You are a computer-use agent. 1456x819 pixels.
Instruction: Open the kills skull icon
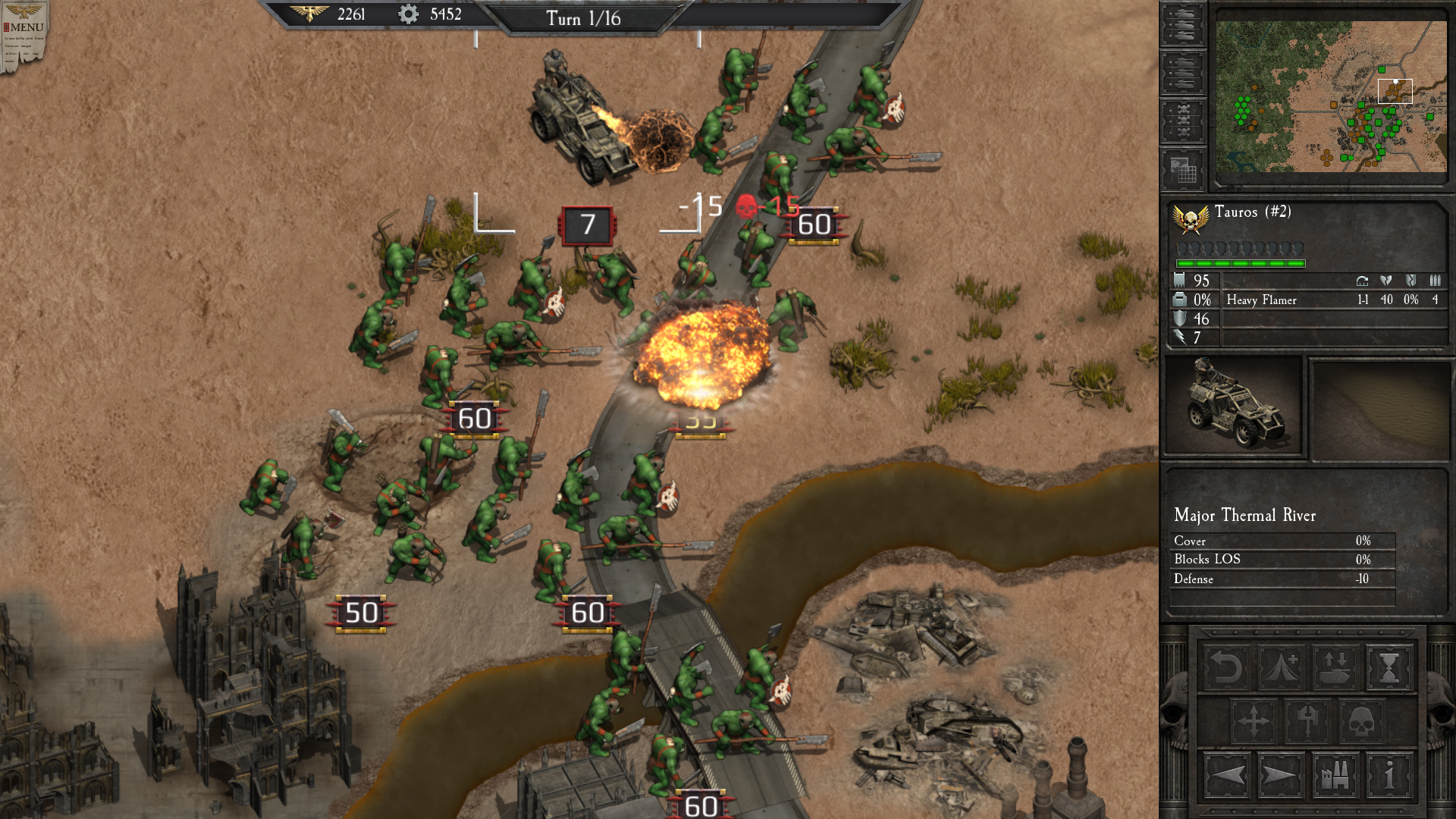(1362, 720)
